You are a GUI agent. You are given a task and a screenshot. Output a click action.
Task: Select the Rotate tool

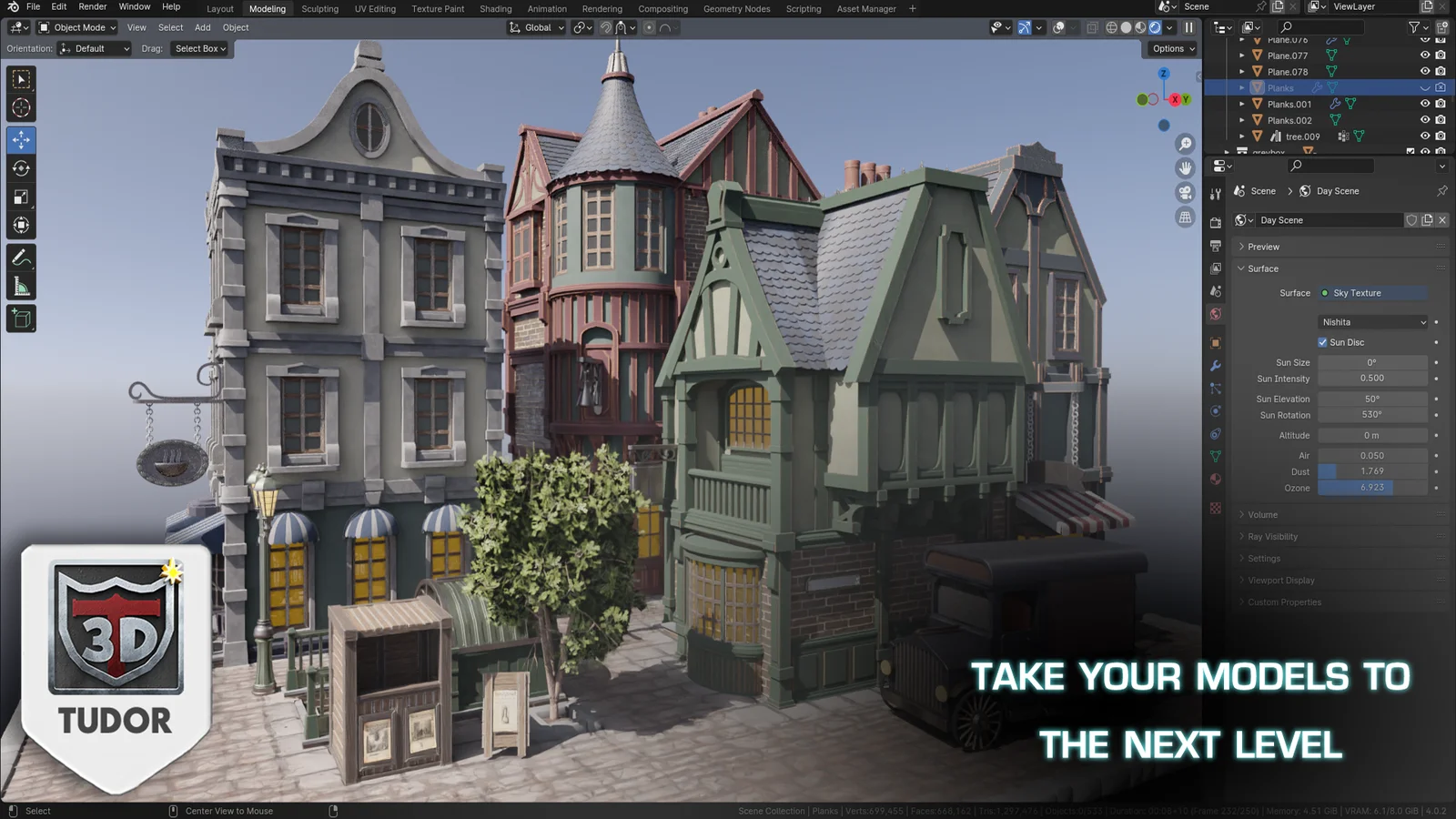click(20, 168)
